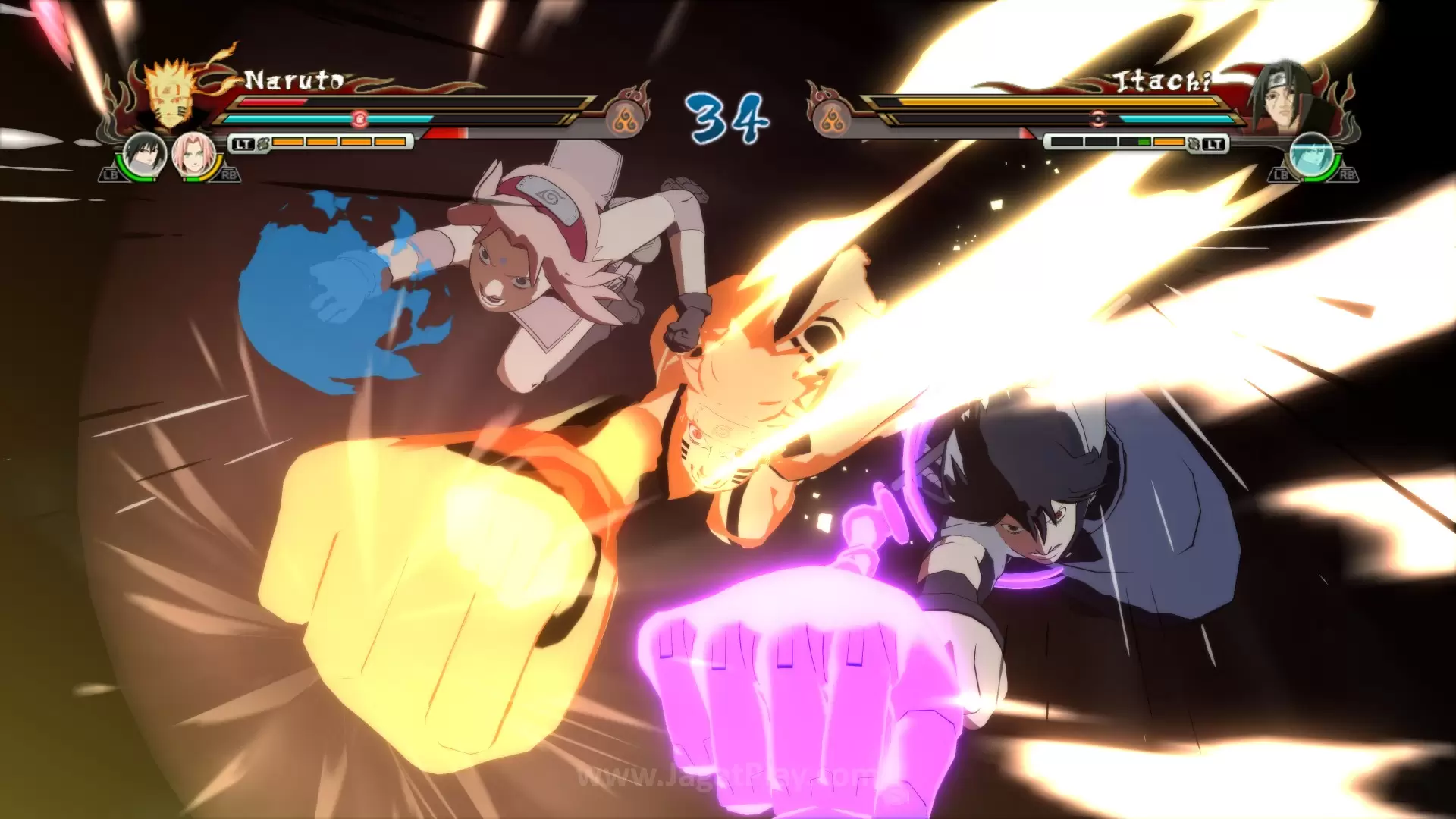Toggle the LT substitution indicator on Naruto's side

pyautogui.click(x=243, y=143)
